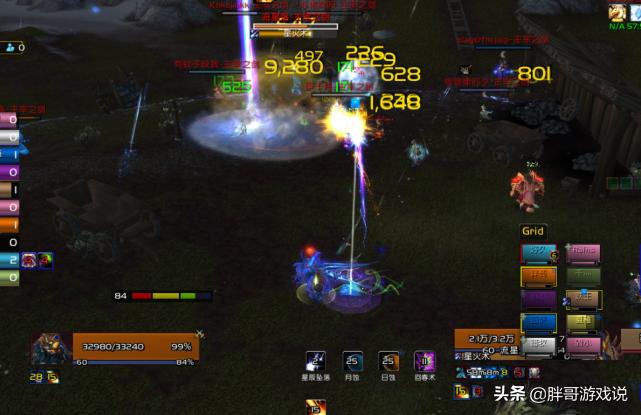Use the 回春术 (Rejuvenation) spell icon
The image size is (641, 415).
point(424,360)
